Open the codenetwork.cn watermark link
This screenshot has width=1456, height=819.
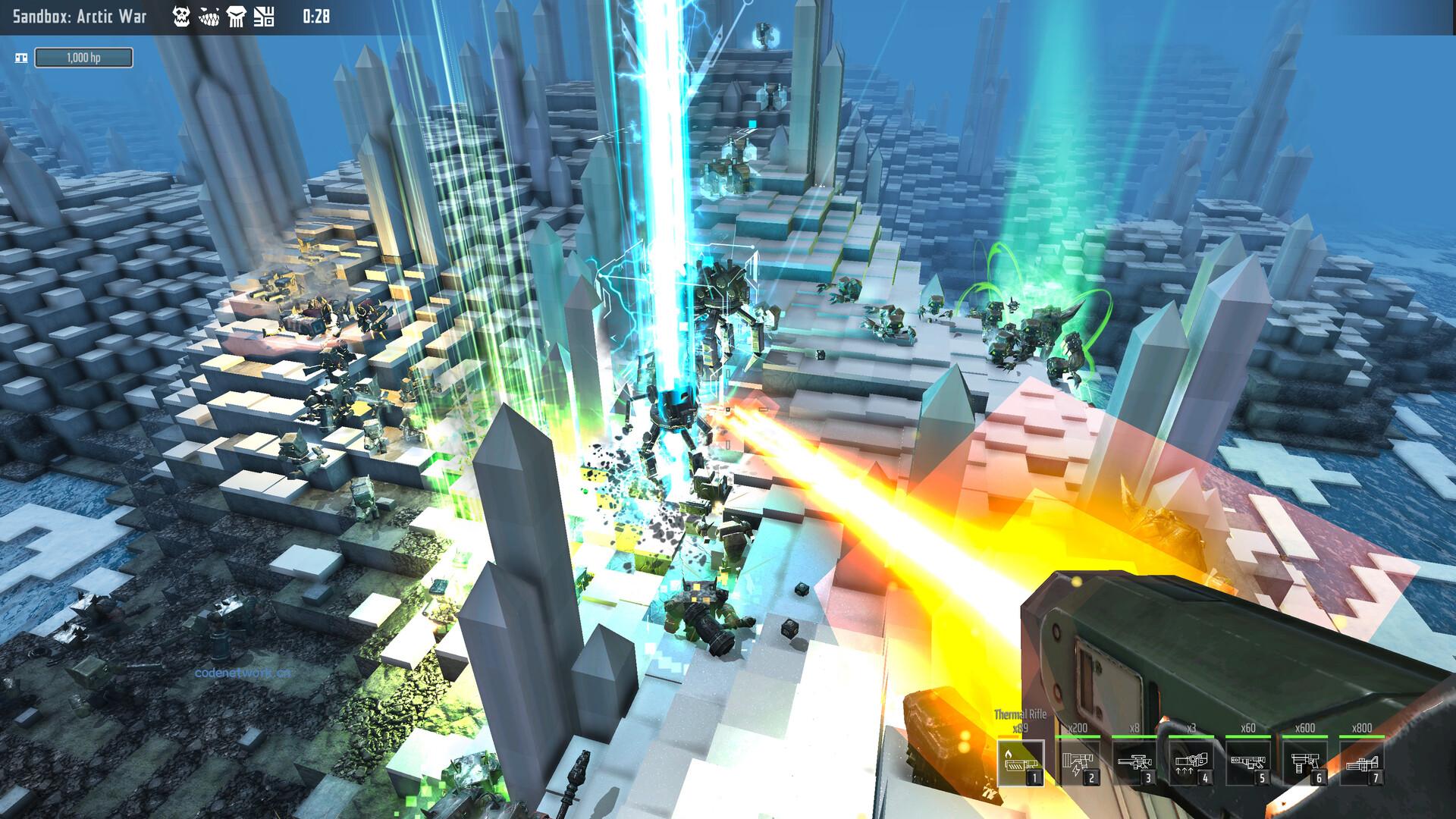(243, 673)
